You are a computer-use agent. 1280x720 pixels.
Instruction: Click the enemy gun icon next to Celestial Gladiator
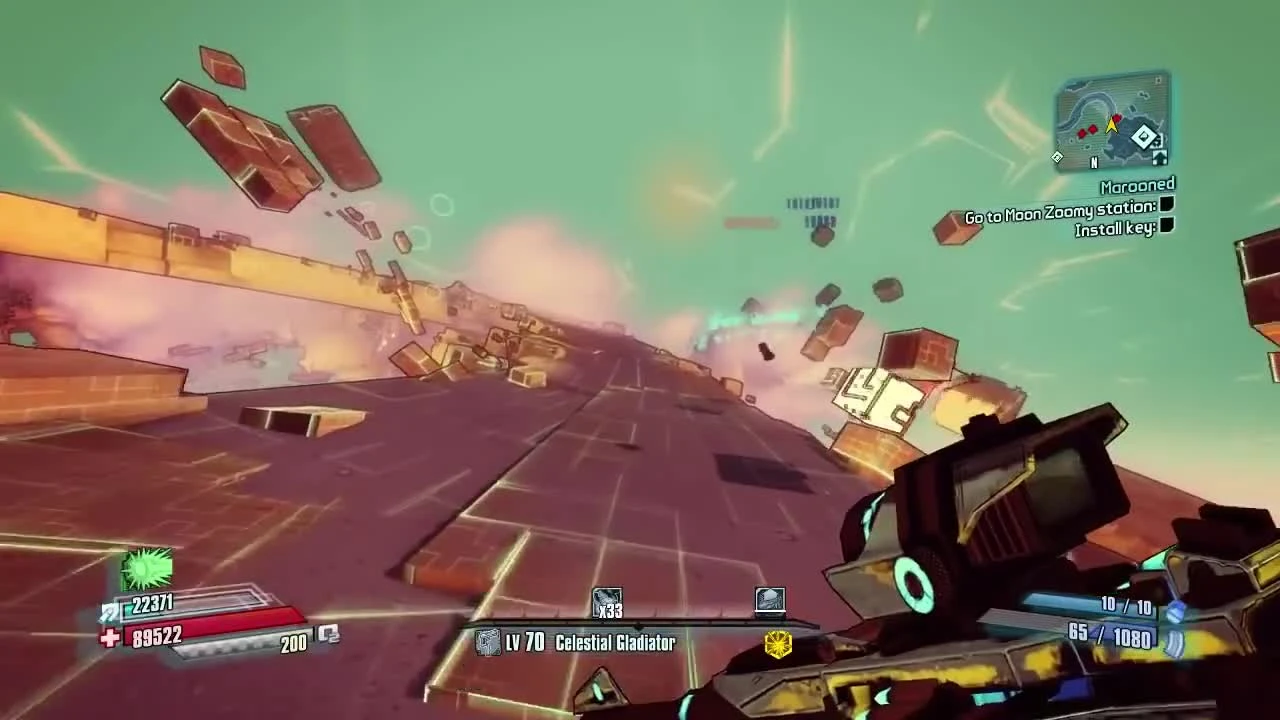point(490,643)
